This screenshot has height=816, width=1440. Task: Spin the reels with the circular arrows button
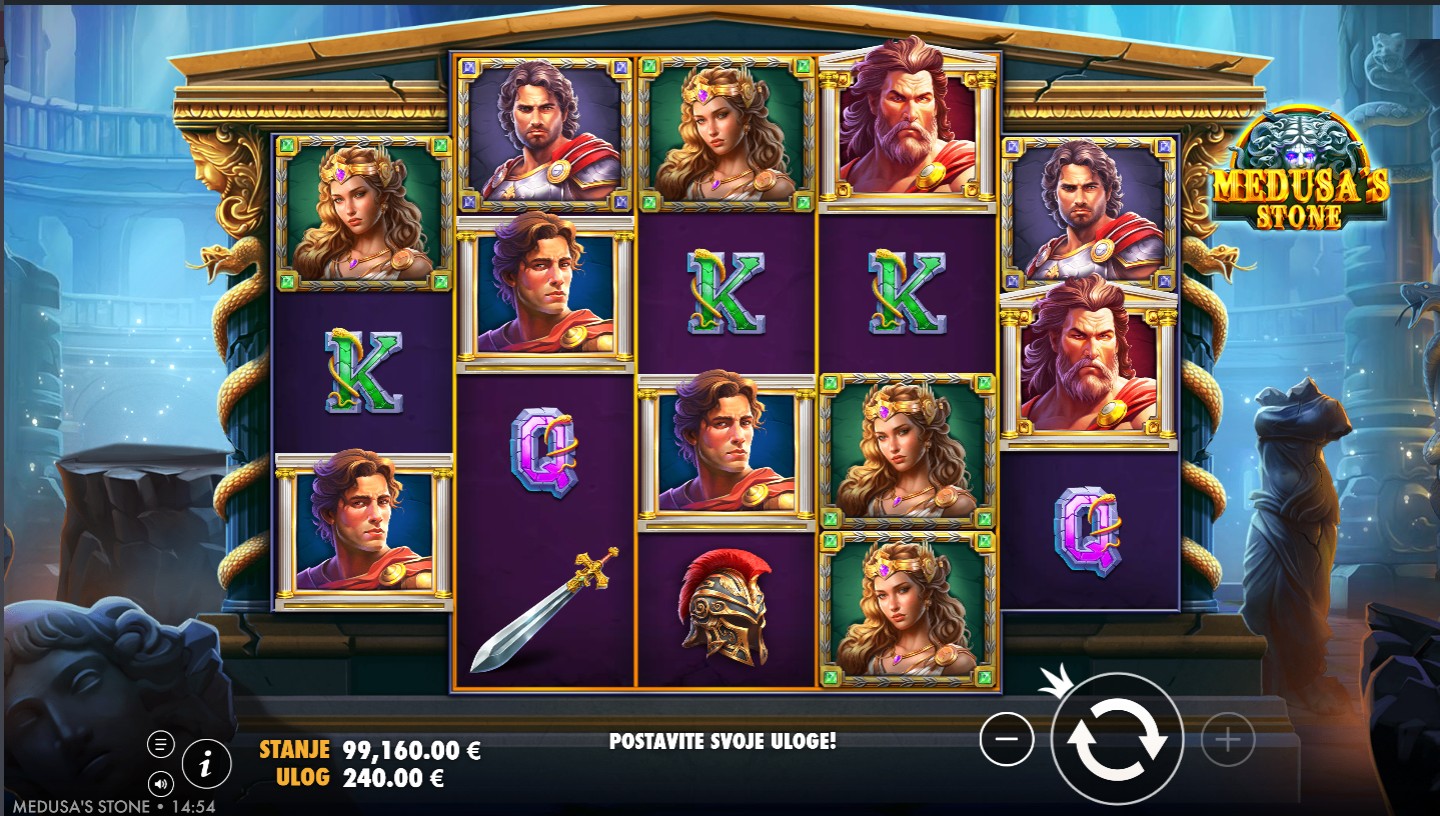1117,740
